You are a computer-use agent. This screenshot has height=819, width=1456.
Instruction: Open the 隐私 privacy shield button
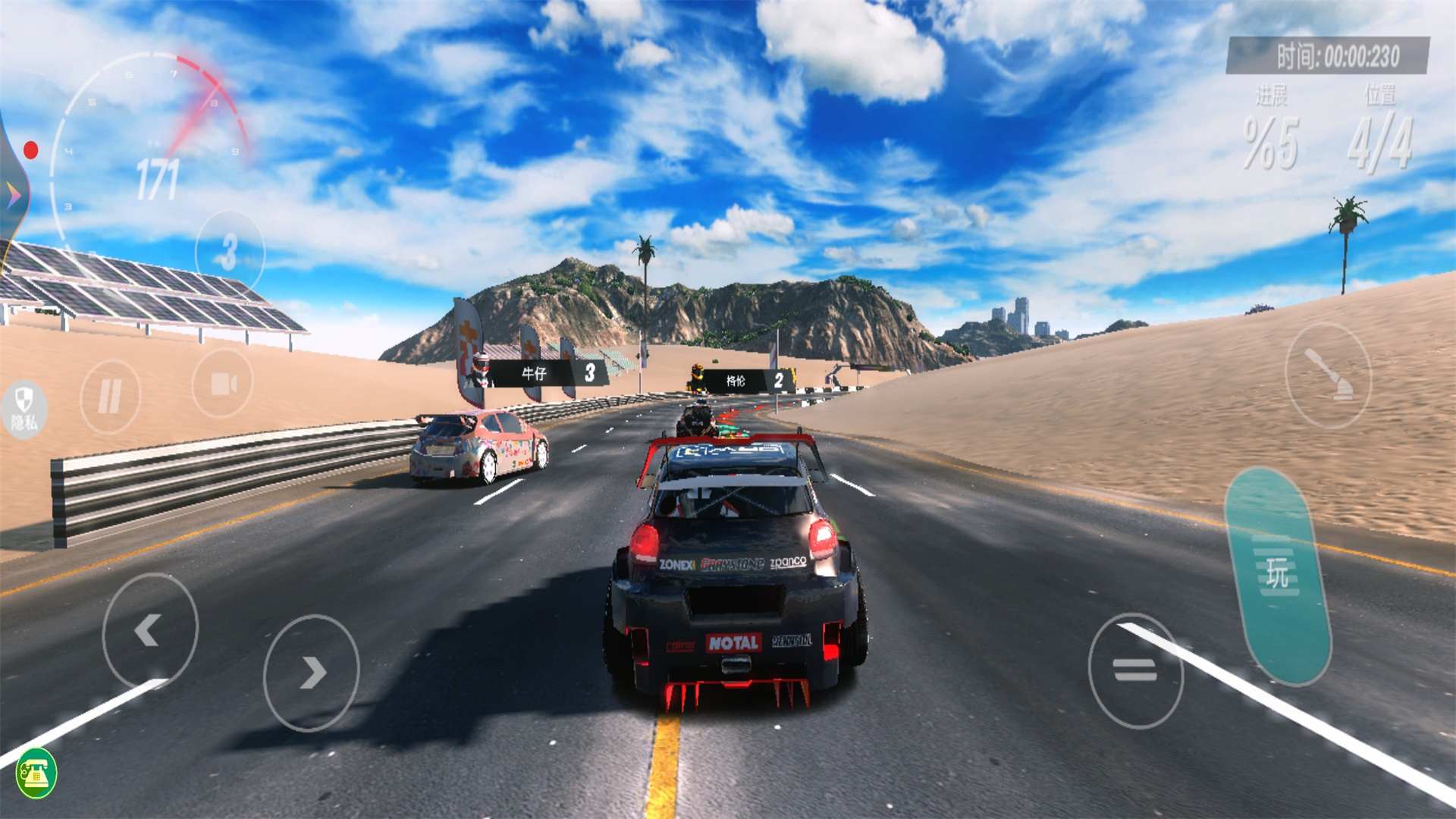tap(24, 408)
